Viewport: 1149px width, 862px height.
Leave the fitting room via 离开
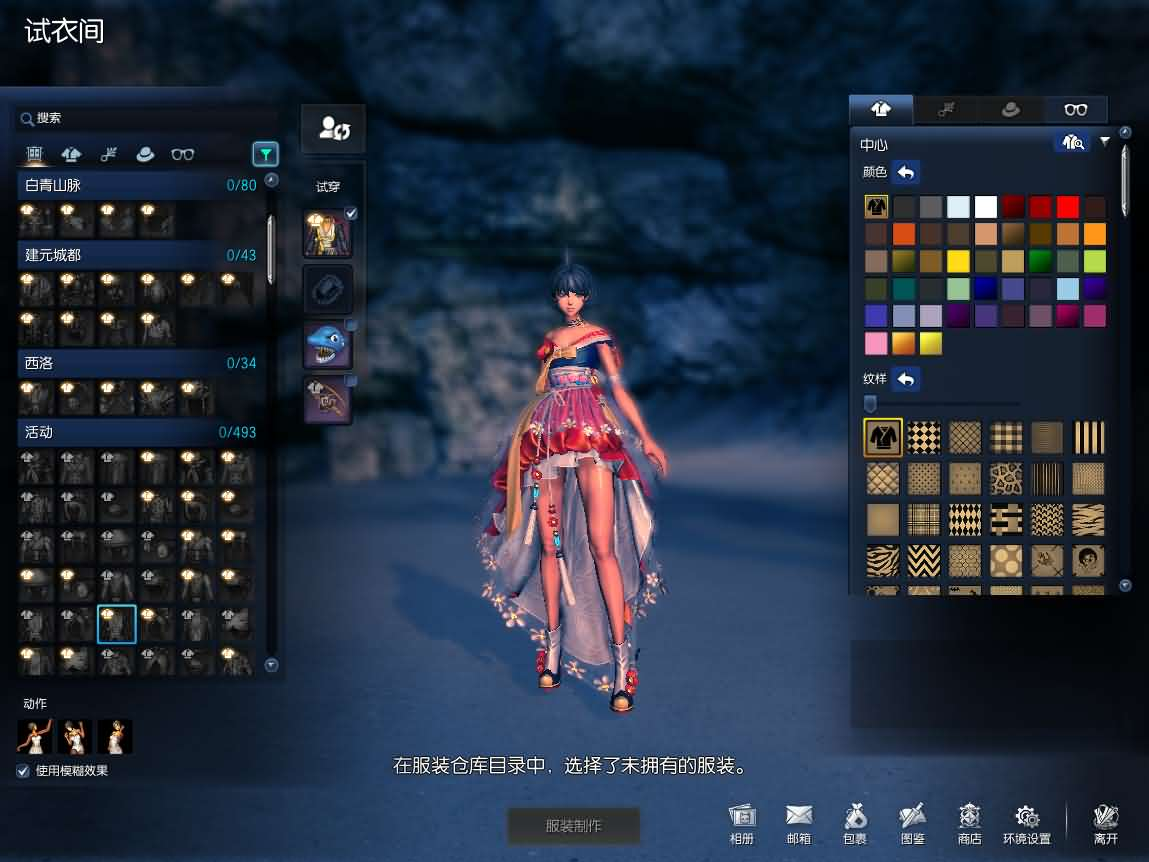[1105, 824]
